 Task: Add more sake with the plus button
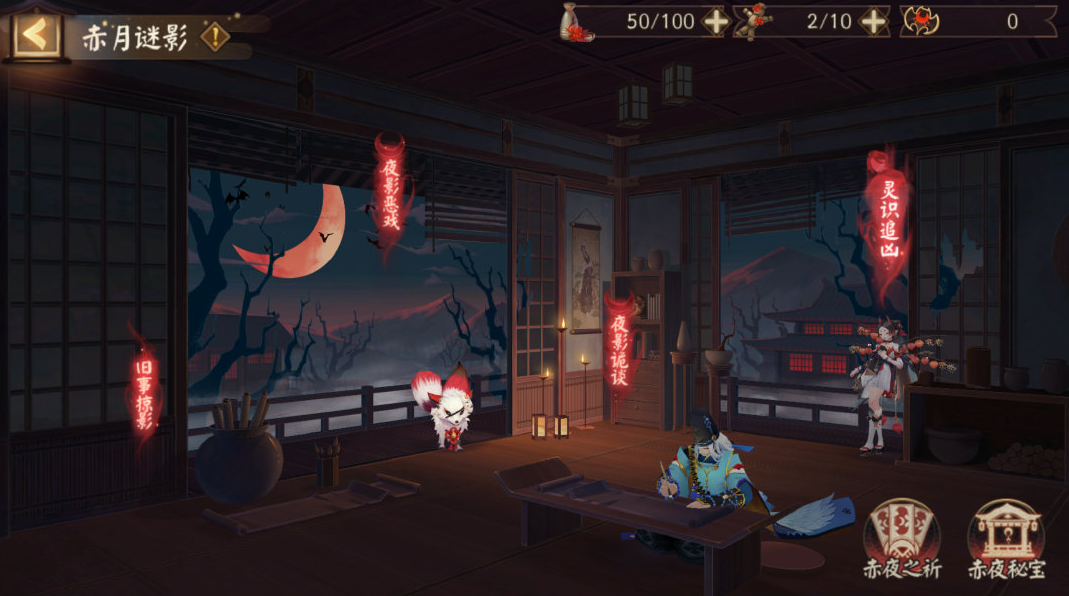click(x=716, y=21)
